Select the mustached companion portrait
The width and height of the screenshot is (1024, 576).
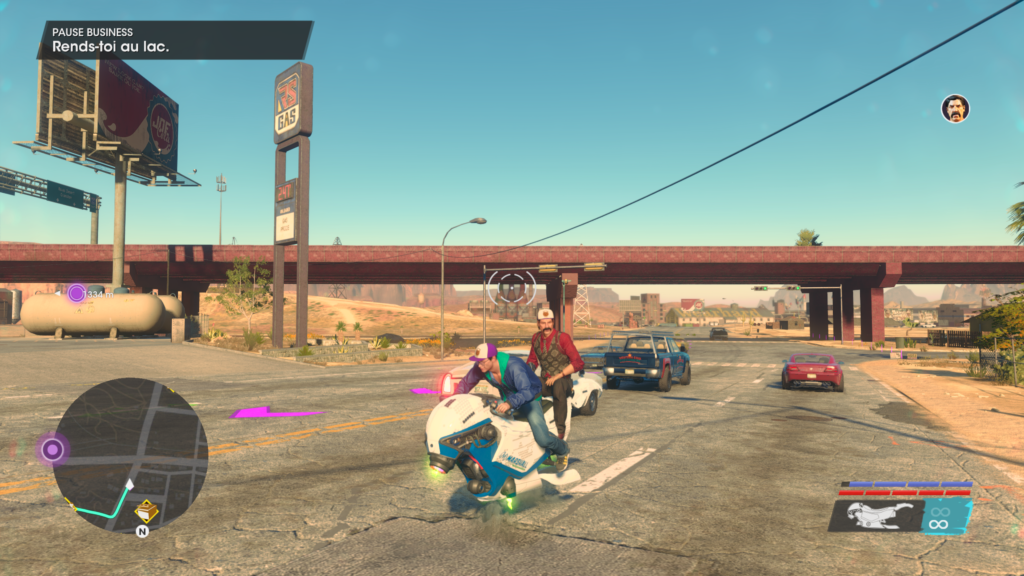click(955, 109)
